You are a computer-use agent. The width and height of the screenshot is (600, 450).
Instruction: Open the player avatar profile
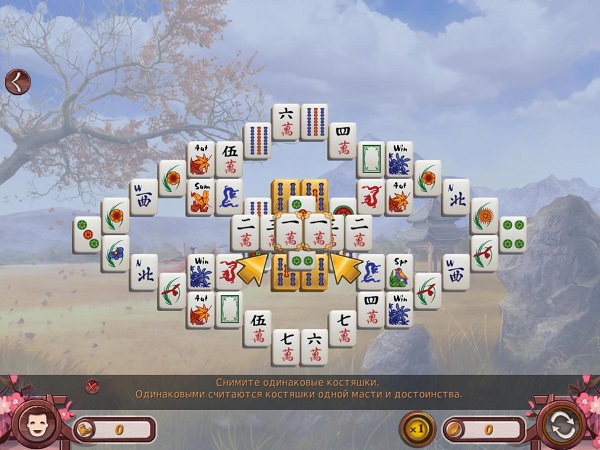pyautogui.click(x=36, y=422)
